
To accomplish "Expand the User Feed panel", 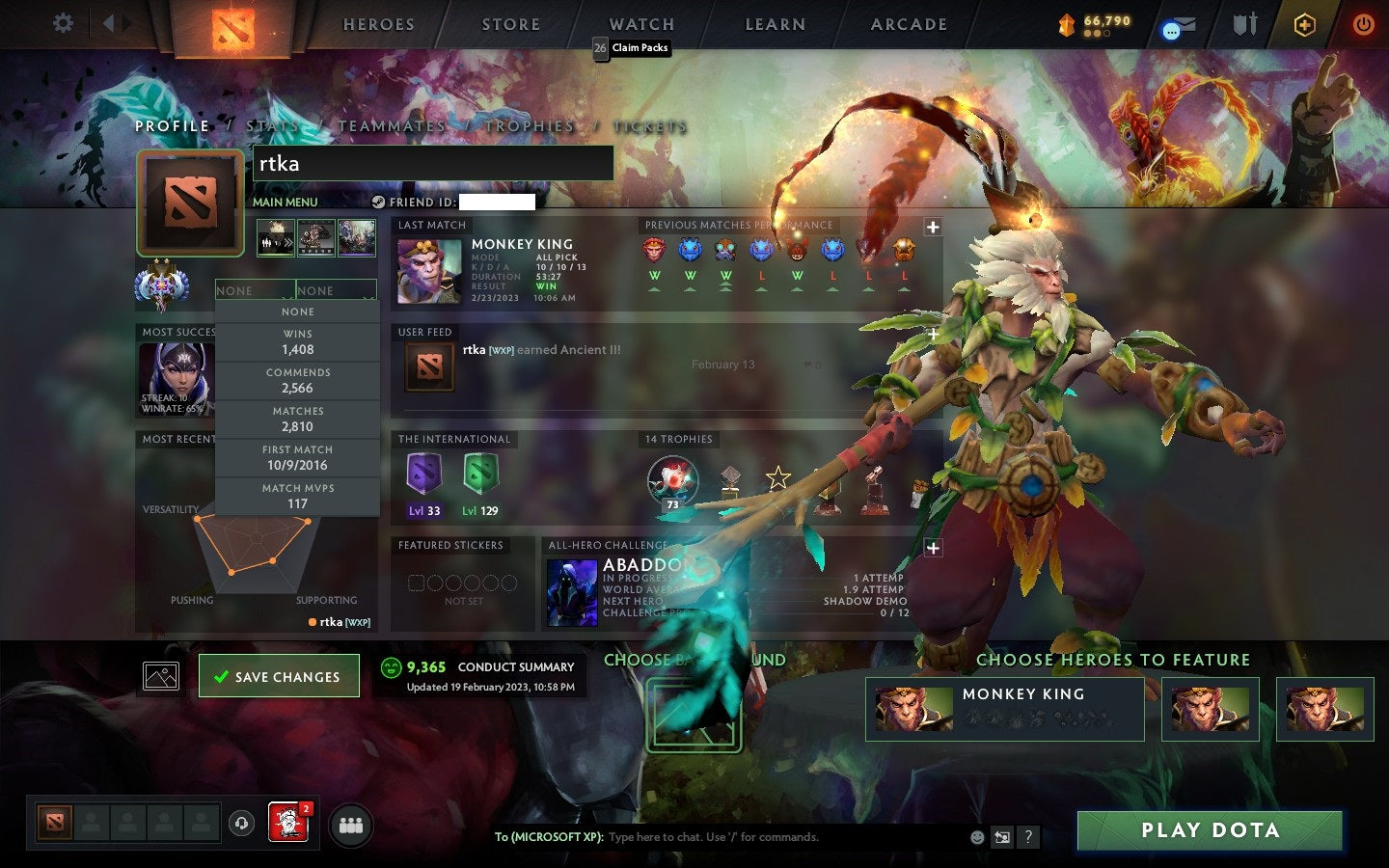I will click(x=933, y=333).
